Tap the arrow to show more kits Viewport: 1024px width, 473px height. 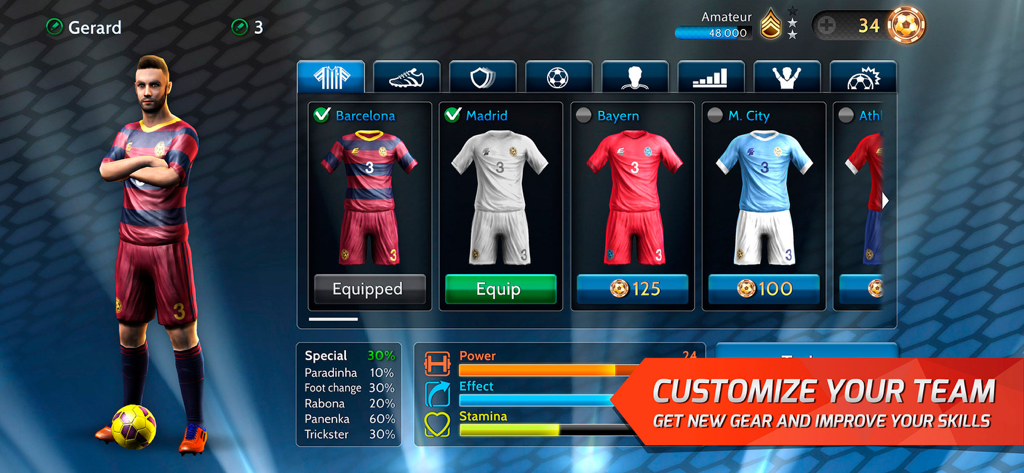[885, 200]
